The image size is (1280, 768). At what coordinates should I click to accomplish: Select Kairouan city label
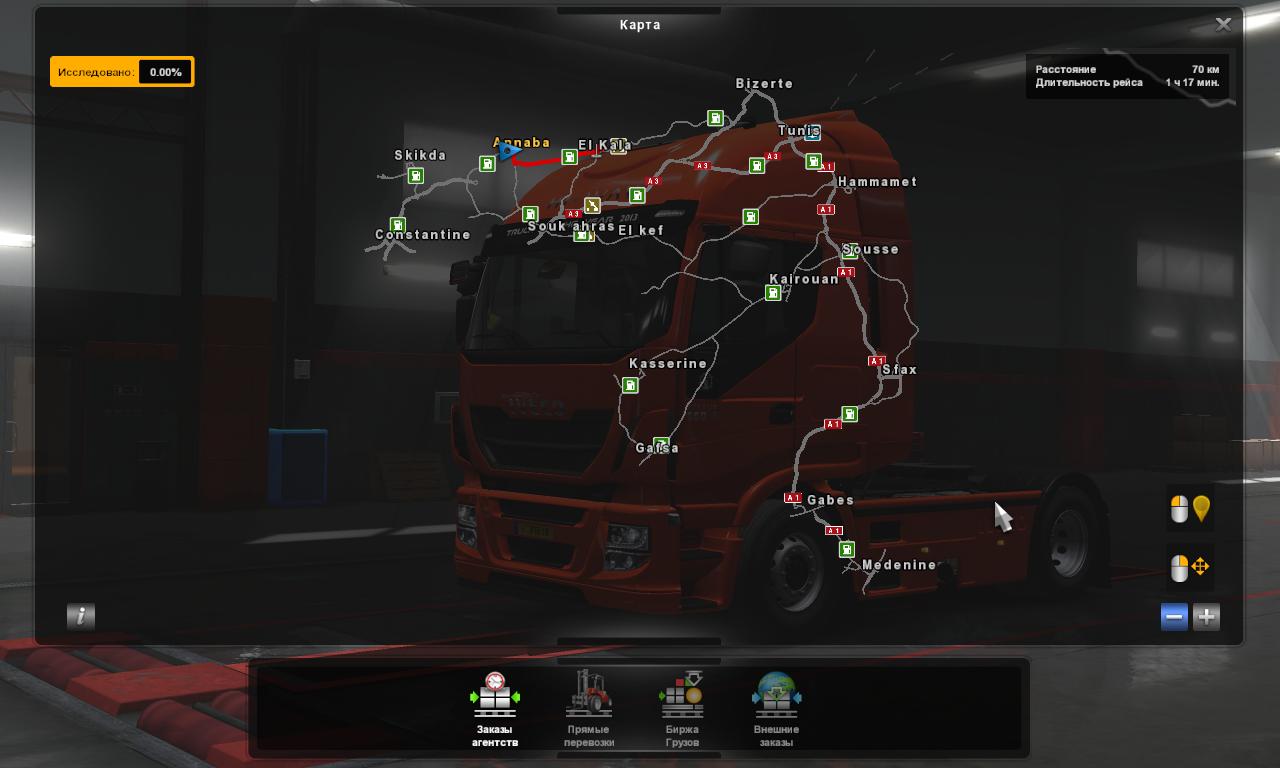pos(804,280)
